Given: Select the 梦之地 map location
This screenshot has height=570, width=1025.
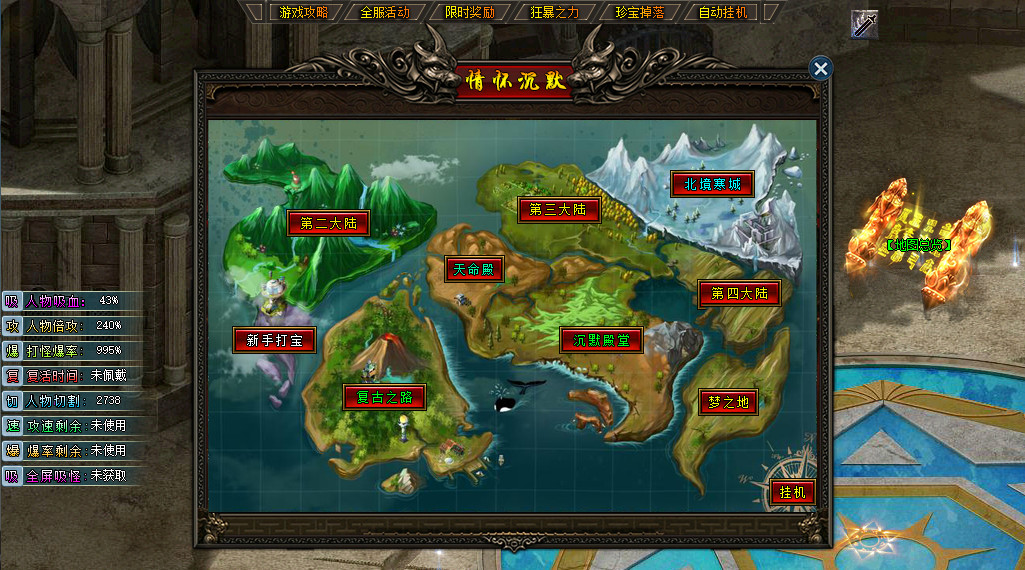Looking at the screenshot, I should click(x=728, y=402).
